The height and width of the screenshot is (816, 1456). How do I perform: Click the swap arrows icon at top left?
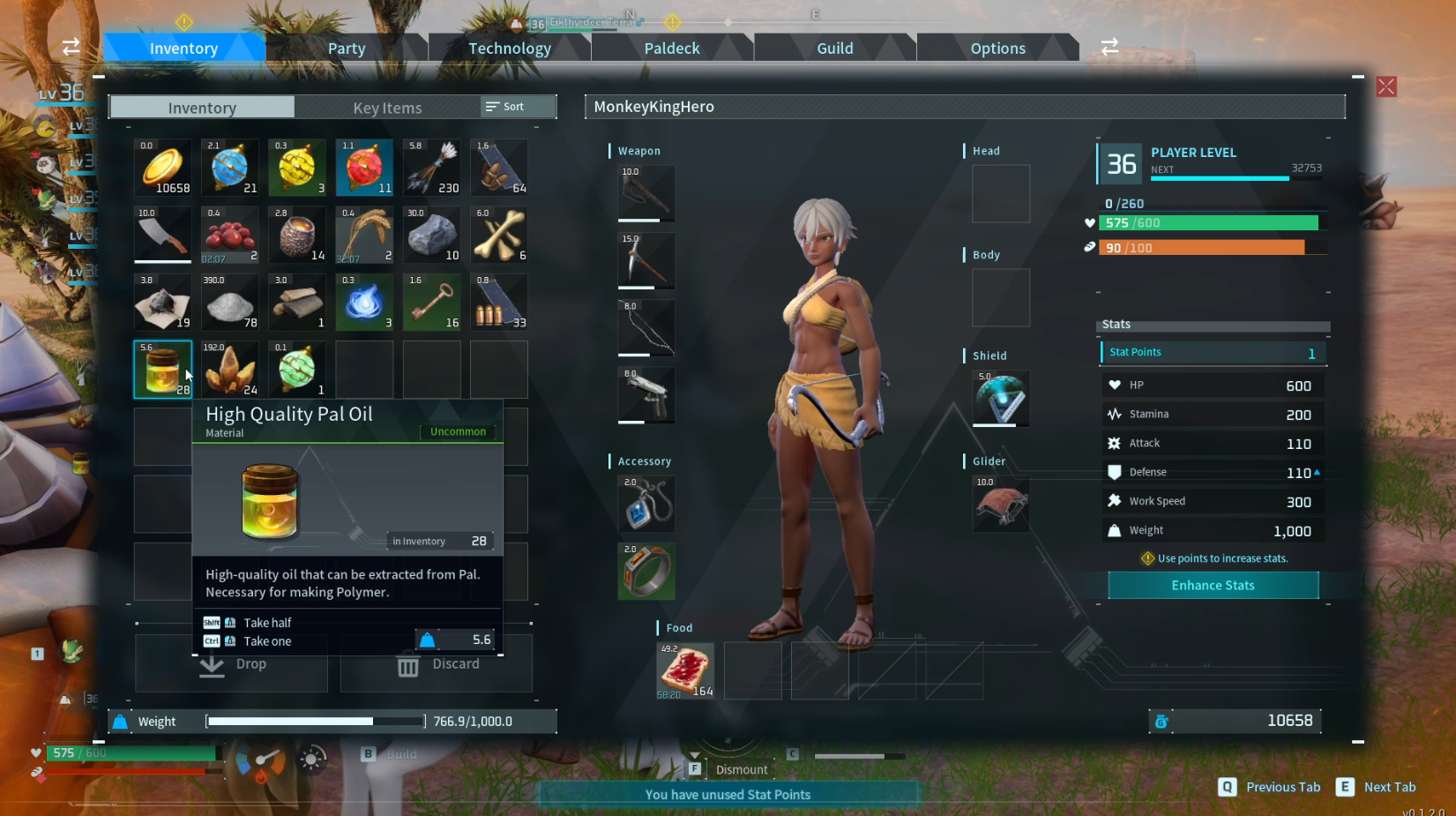click(71, 48)
